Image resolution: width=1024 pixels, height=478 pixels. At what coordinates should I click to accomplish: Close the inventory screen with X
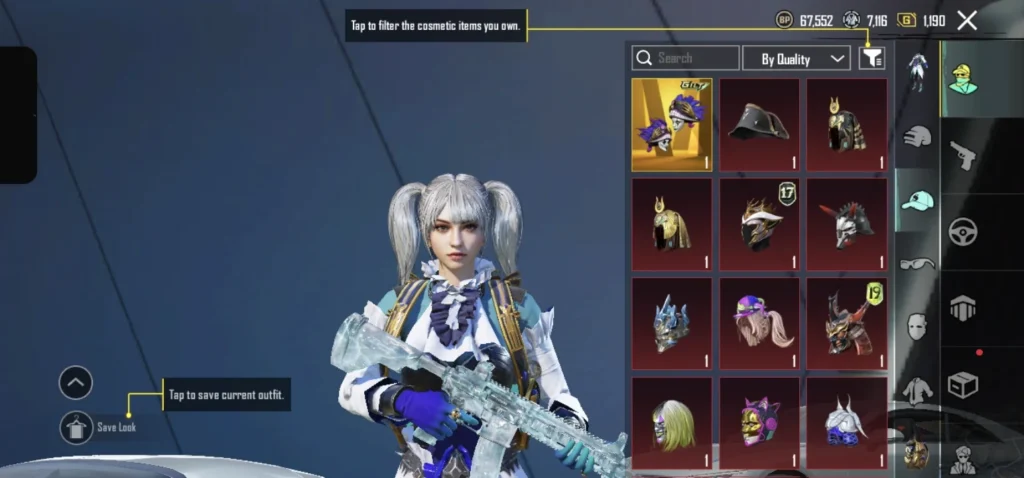tap(967, 20)
